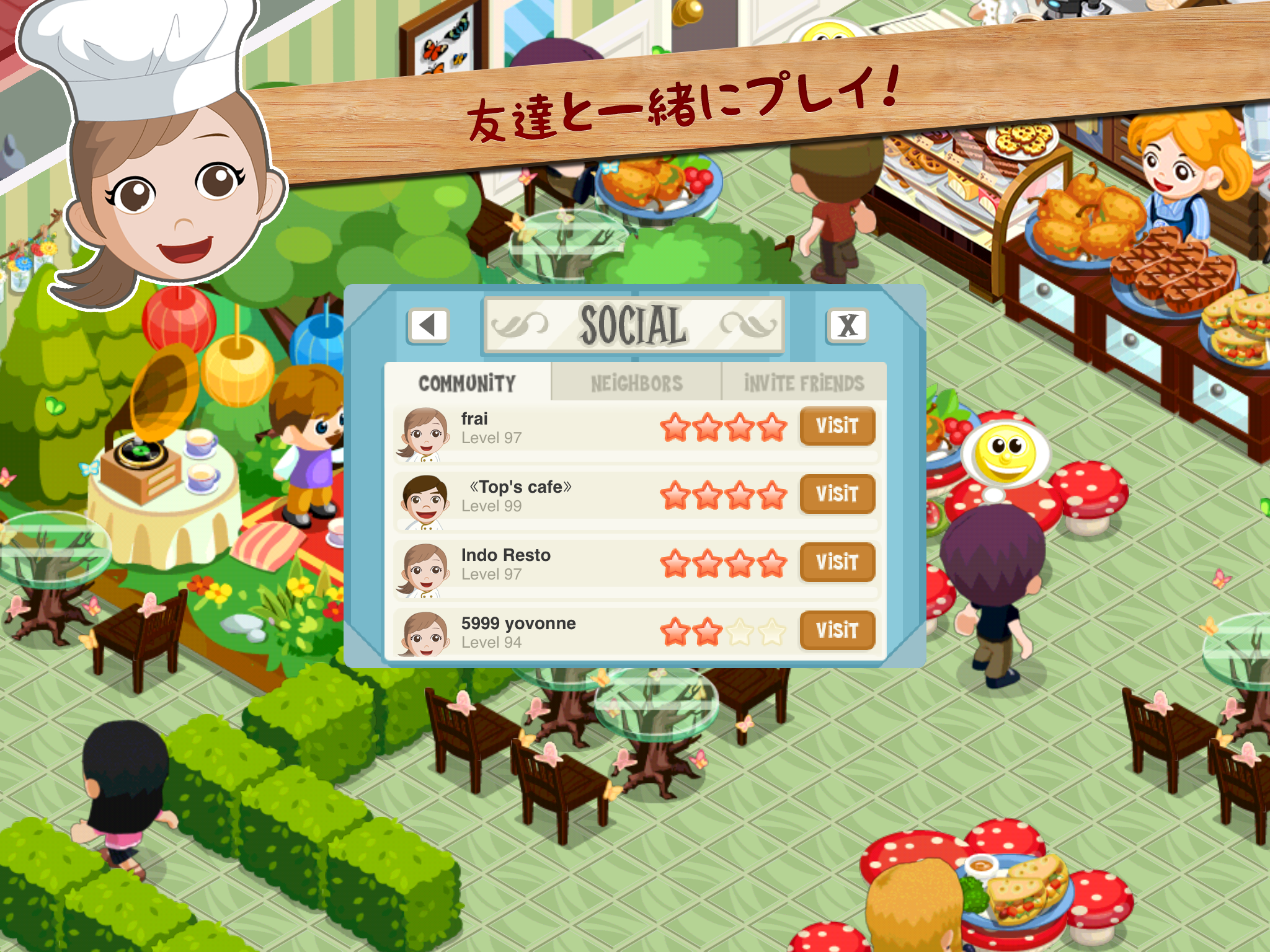Image resolution: width=1270 pixels, height=952 pixels.
Task: Click the fourth star for «Top's cafe»
Action: (772, 495)
